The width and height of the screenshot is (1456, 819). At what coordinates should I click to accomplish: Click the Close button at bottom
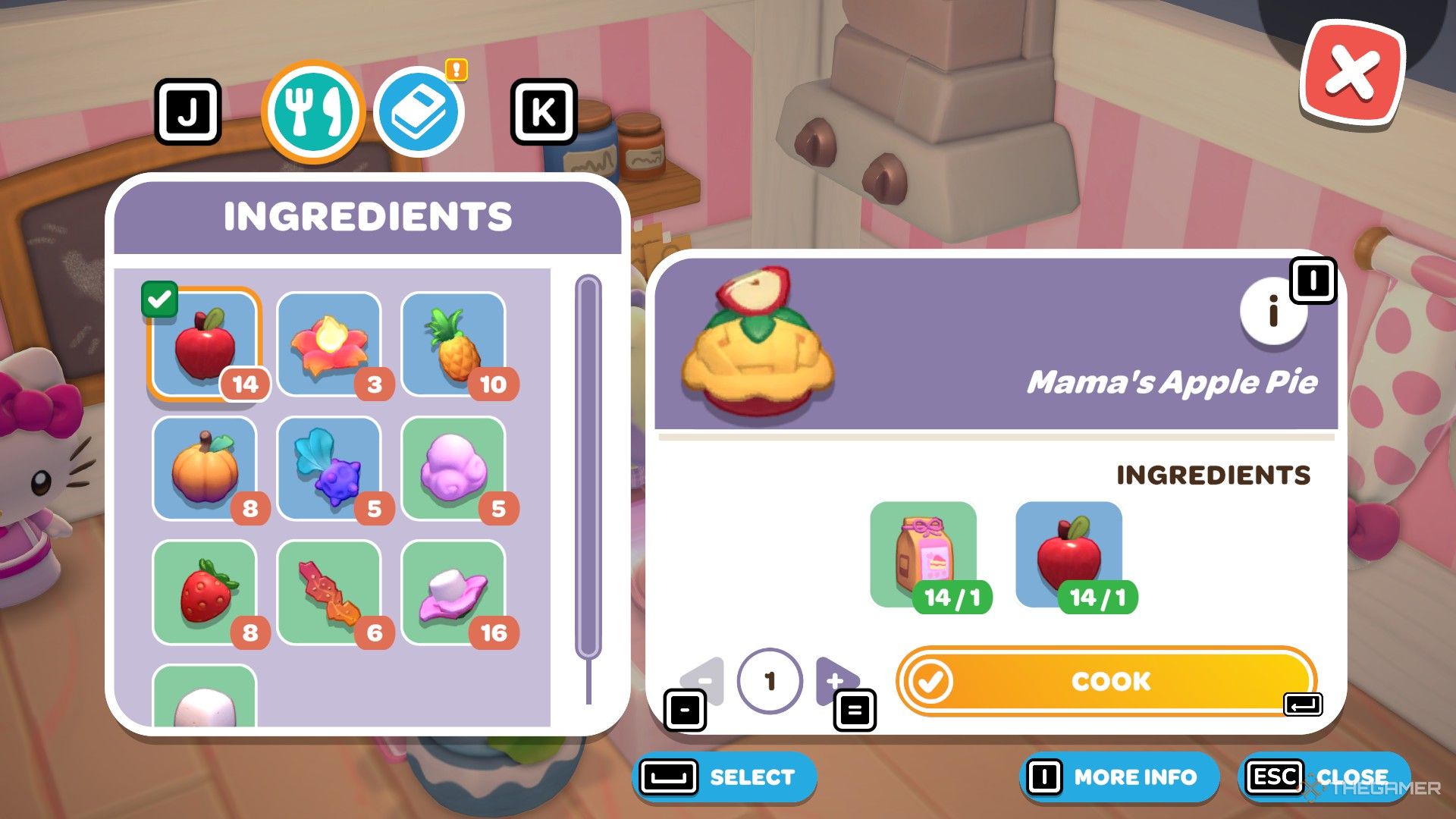click(x=1324, y=777)
